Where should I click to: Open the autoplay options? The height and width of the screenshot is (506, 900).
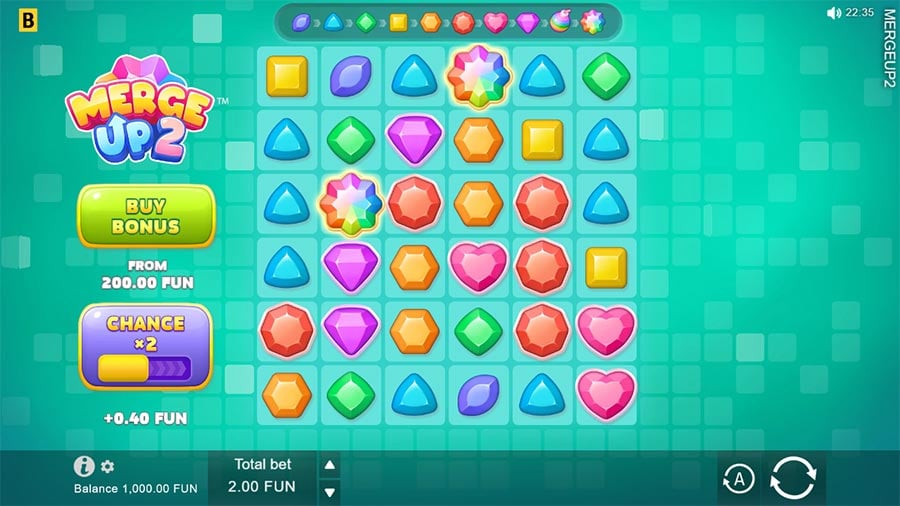pyautogui.click(x=738, y=480)
